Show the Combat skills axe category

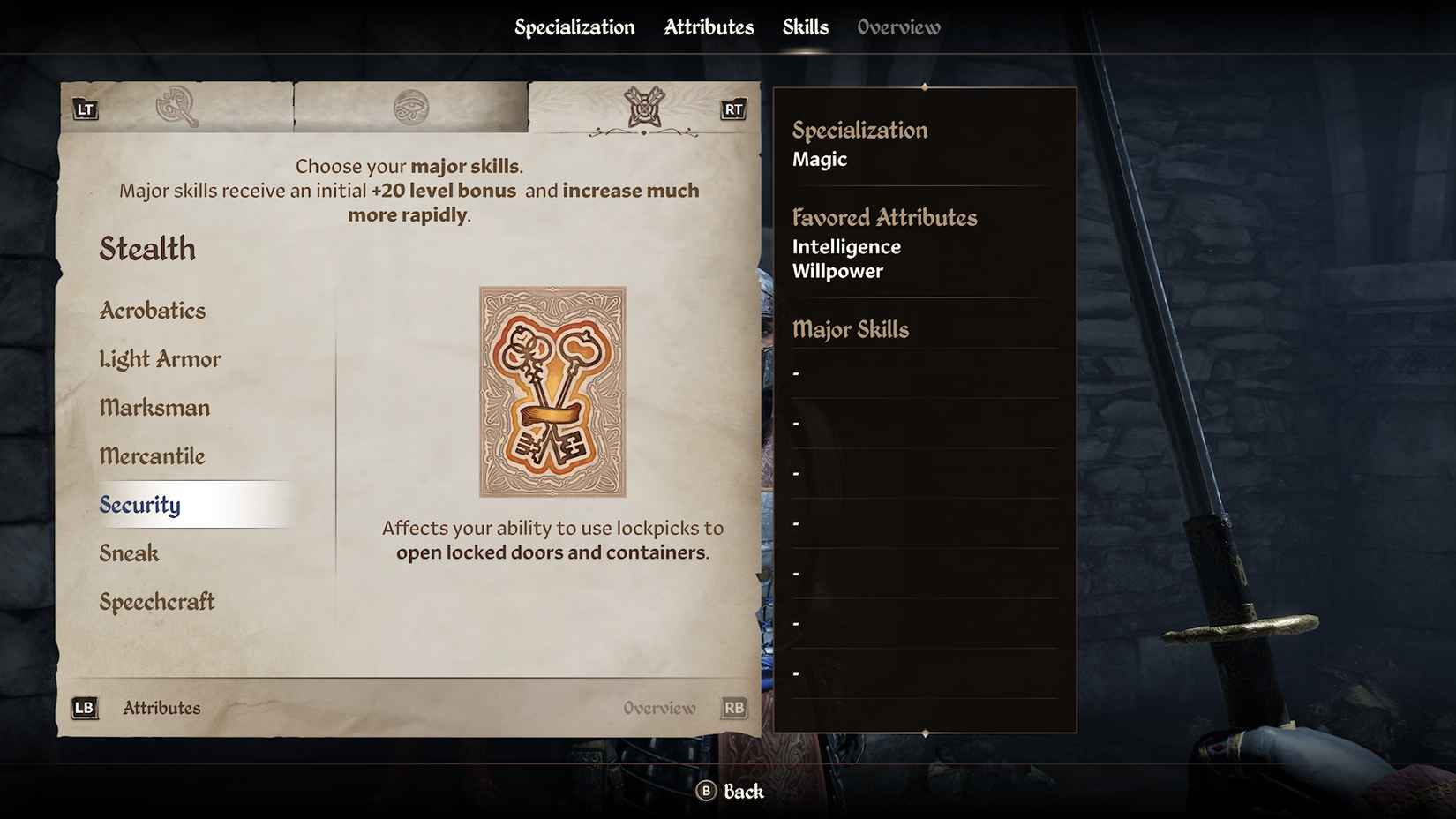(176, 107)
